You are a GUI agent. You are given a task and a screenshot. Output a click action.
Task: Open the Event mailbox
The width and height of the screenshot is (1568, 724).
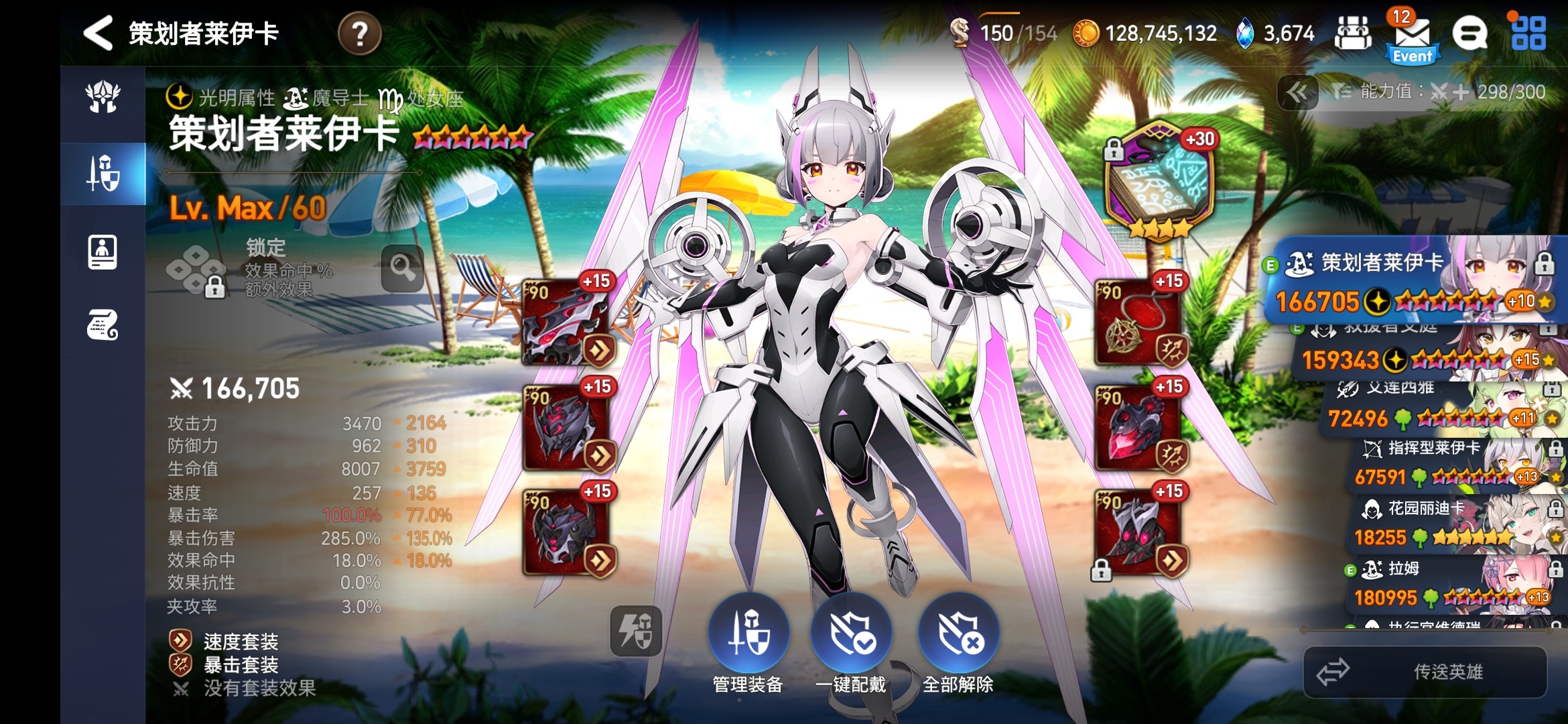pyautogui.click(x=1412, y=37)
